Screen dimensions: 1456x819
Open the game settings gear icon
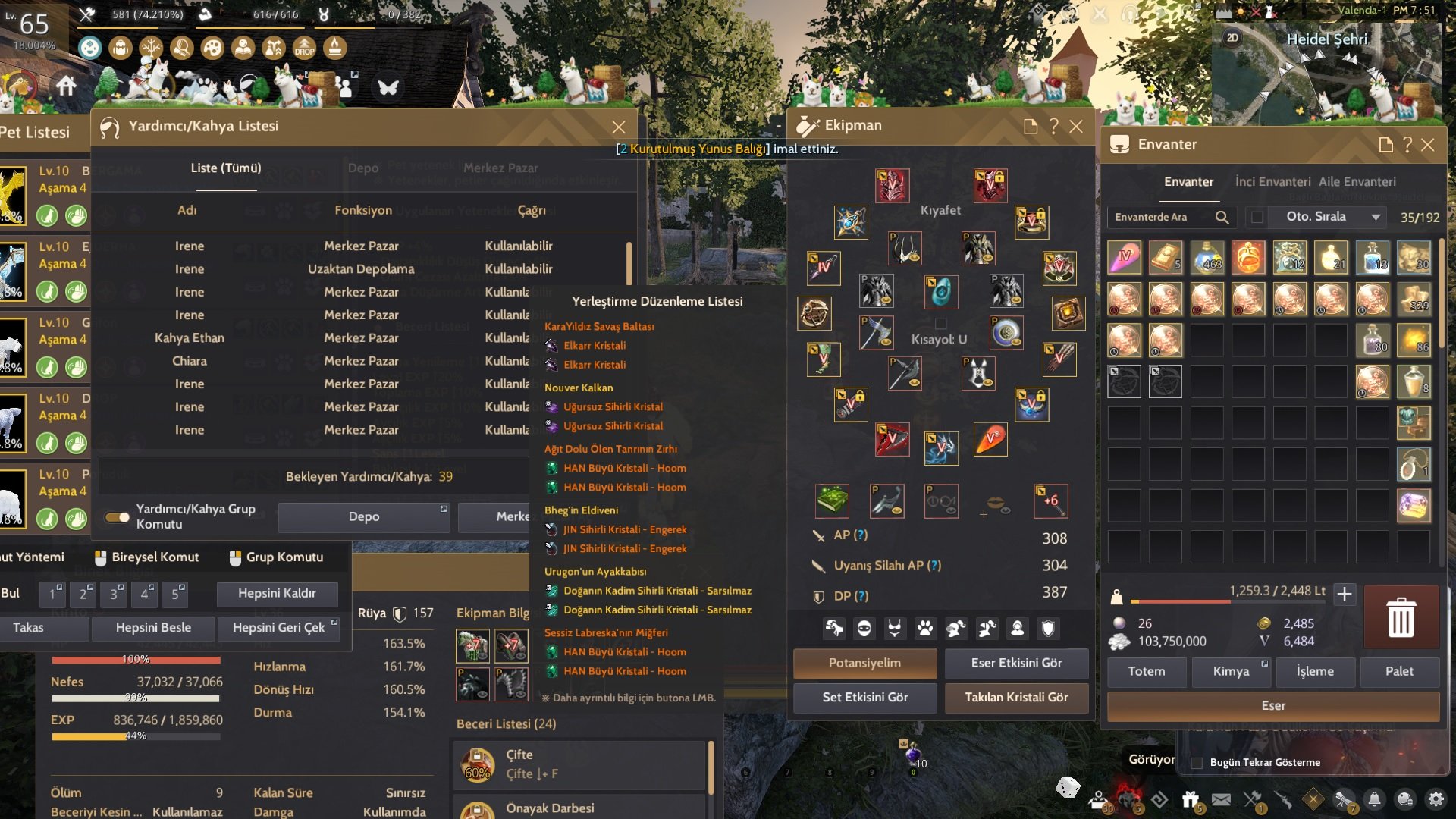(x=1435, y=799)
